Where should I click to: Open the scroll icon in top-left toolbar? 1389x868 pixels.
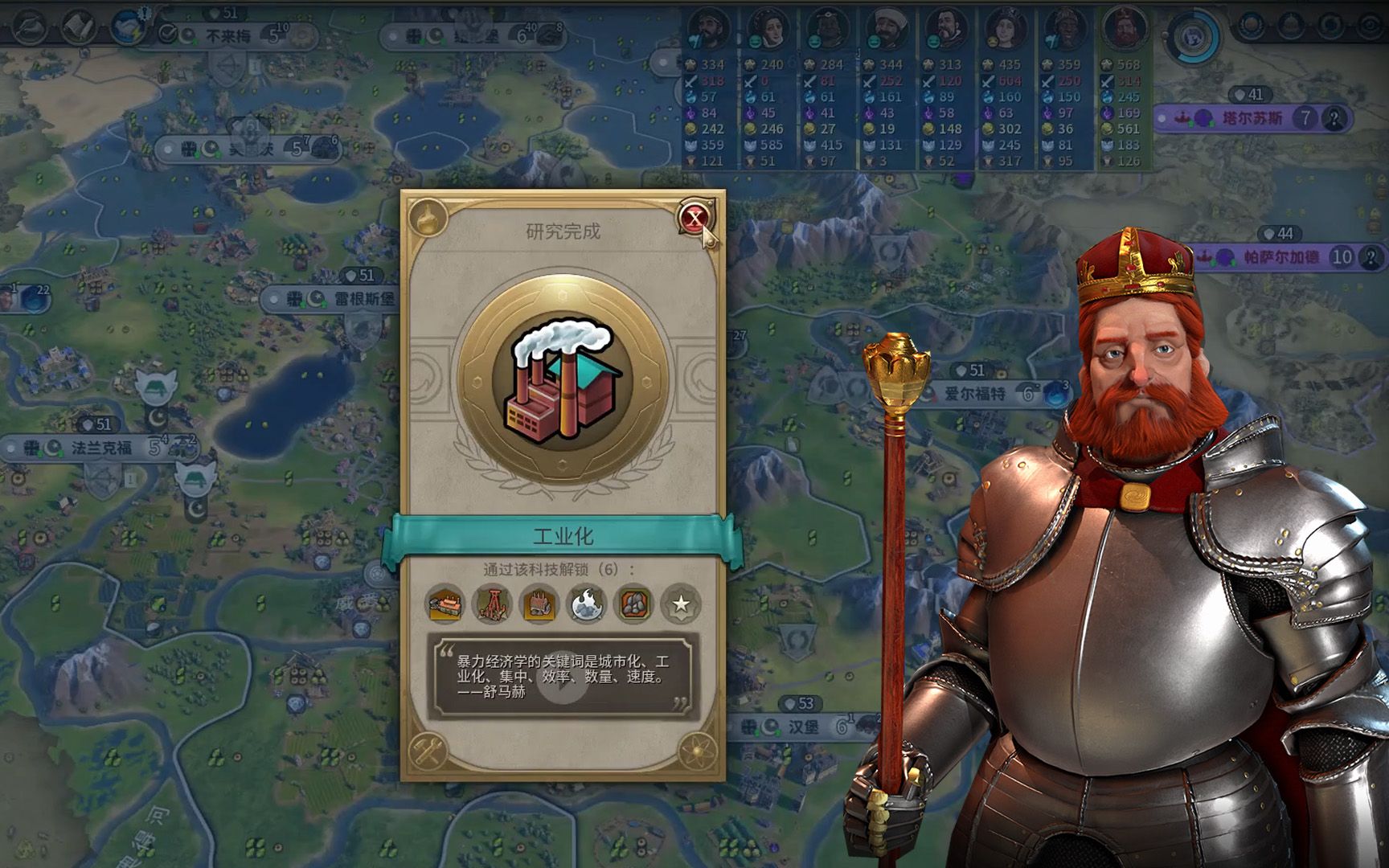tap(79, 27)
